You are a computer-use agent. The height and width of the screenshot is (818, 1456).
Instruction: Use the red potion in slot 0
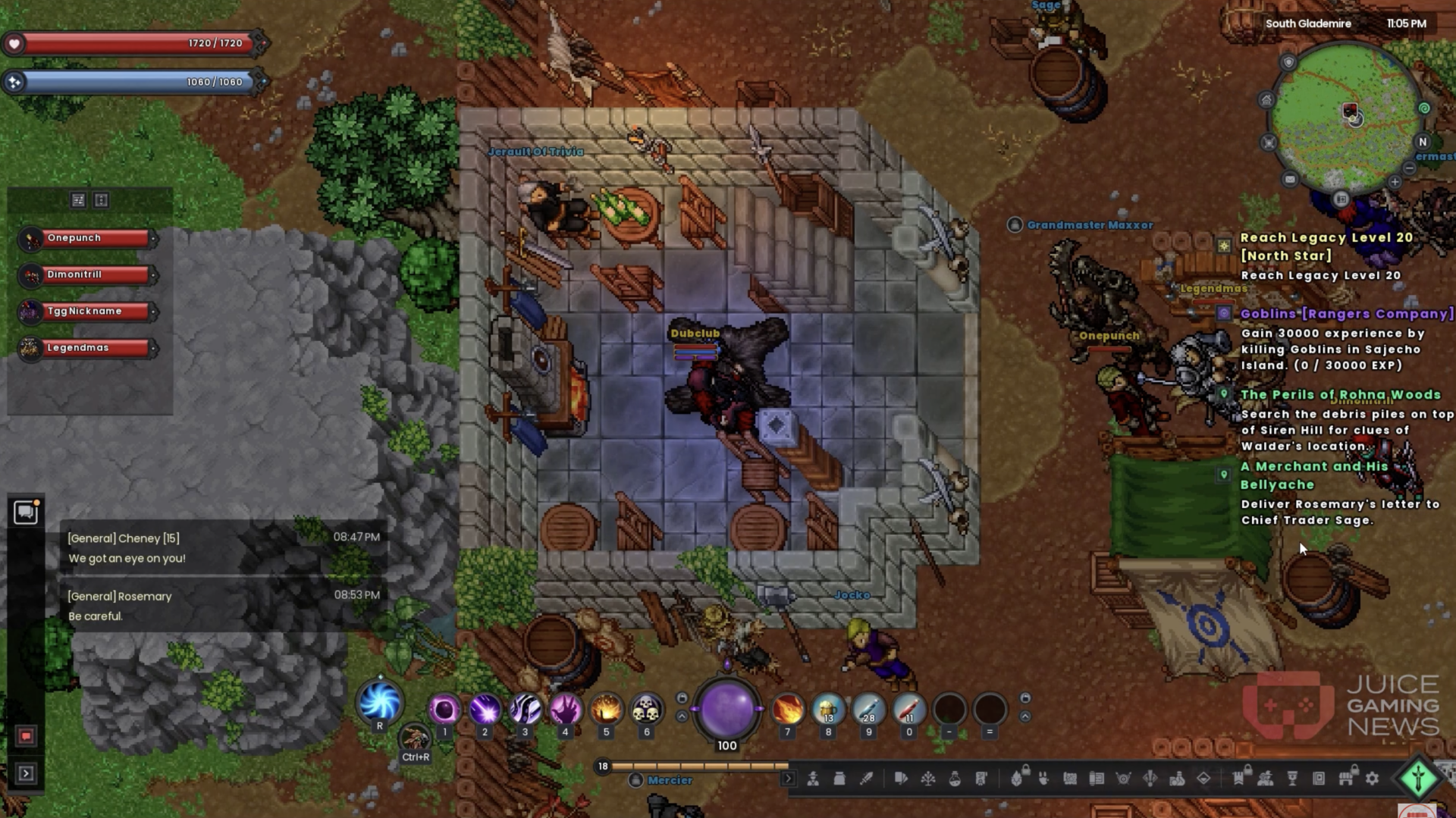(x=908, y=710)
